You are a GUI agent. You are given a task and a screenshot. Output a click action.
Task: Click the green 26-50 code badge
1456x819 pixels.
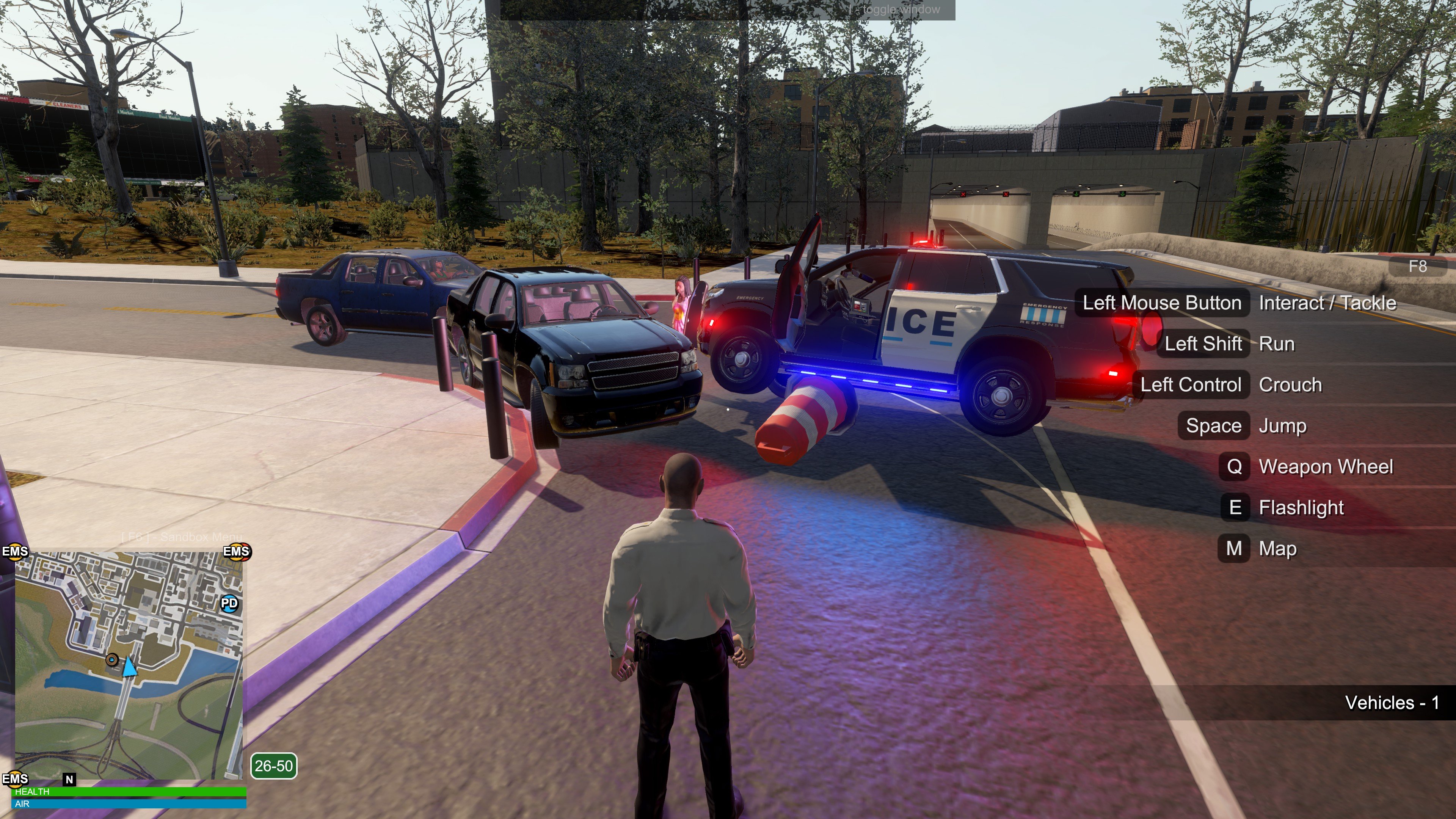click(x=273, y=766)
